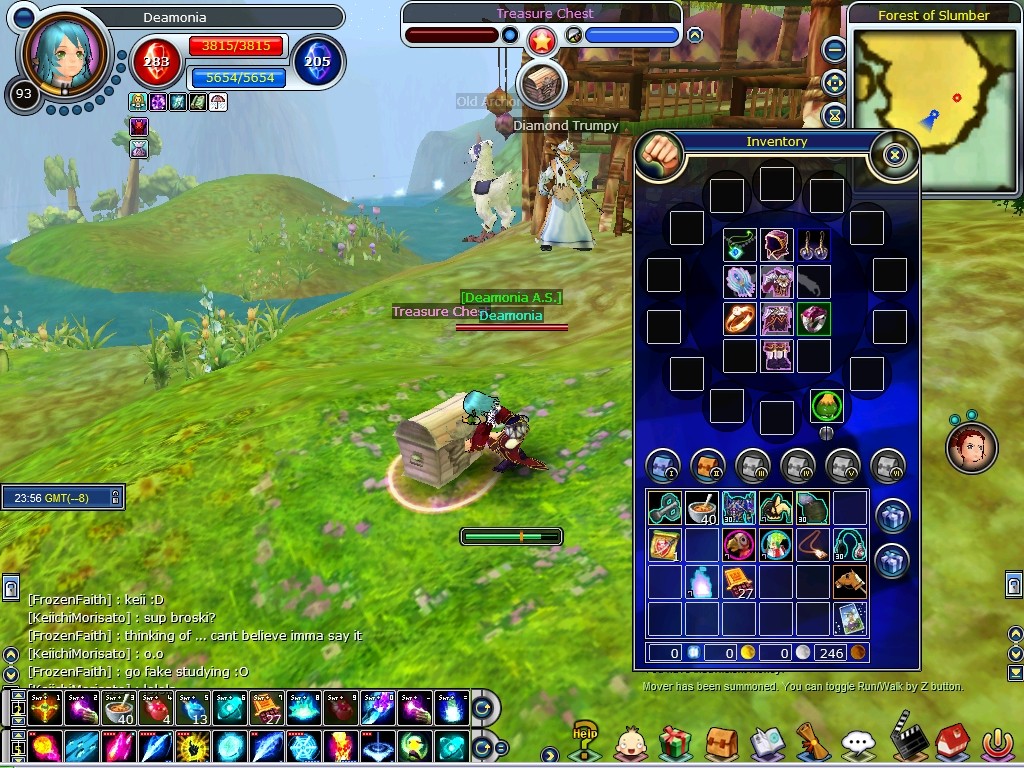Open the gift box menu in bottom bar
This screenshot has width=1024, height=768.
[676, 743]
